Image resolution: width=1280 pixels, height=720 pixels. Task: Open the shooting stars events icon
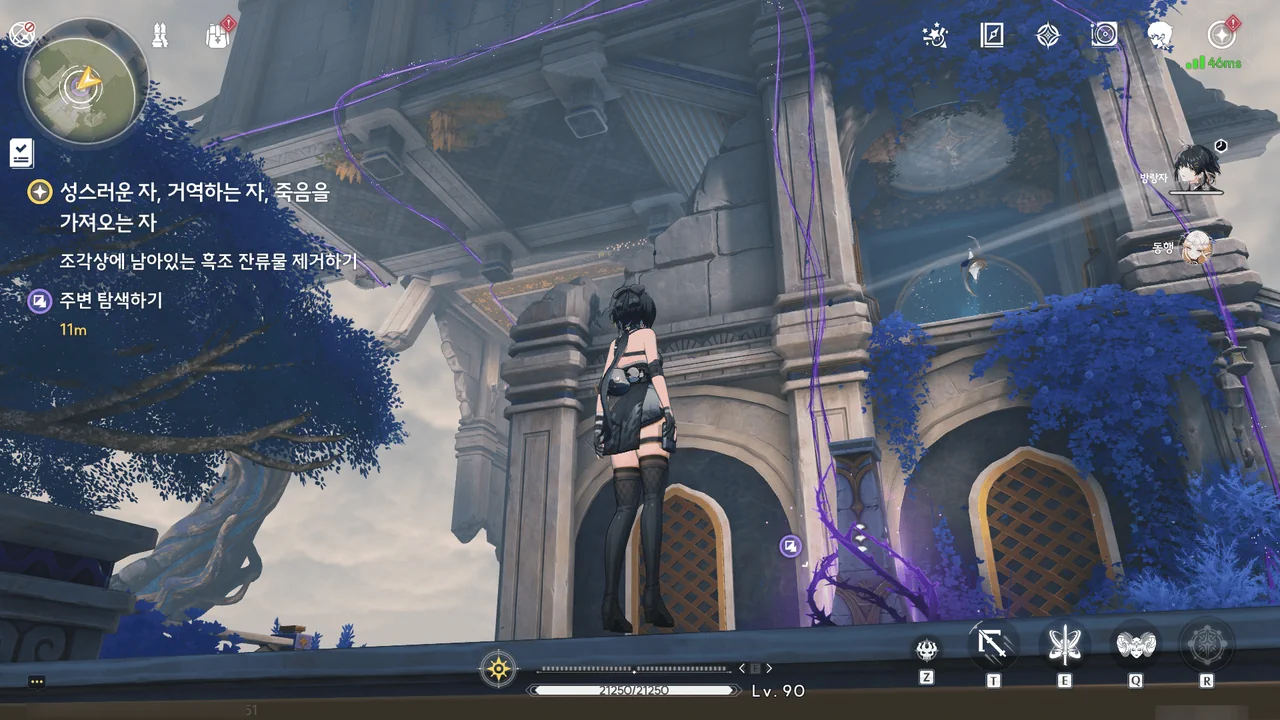(x=934, y=37)
